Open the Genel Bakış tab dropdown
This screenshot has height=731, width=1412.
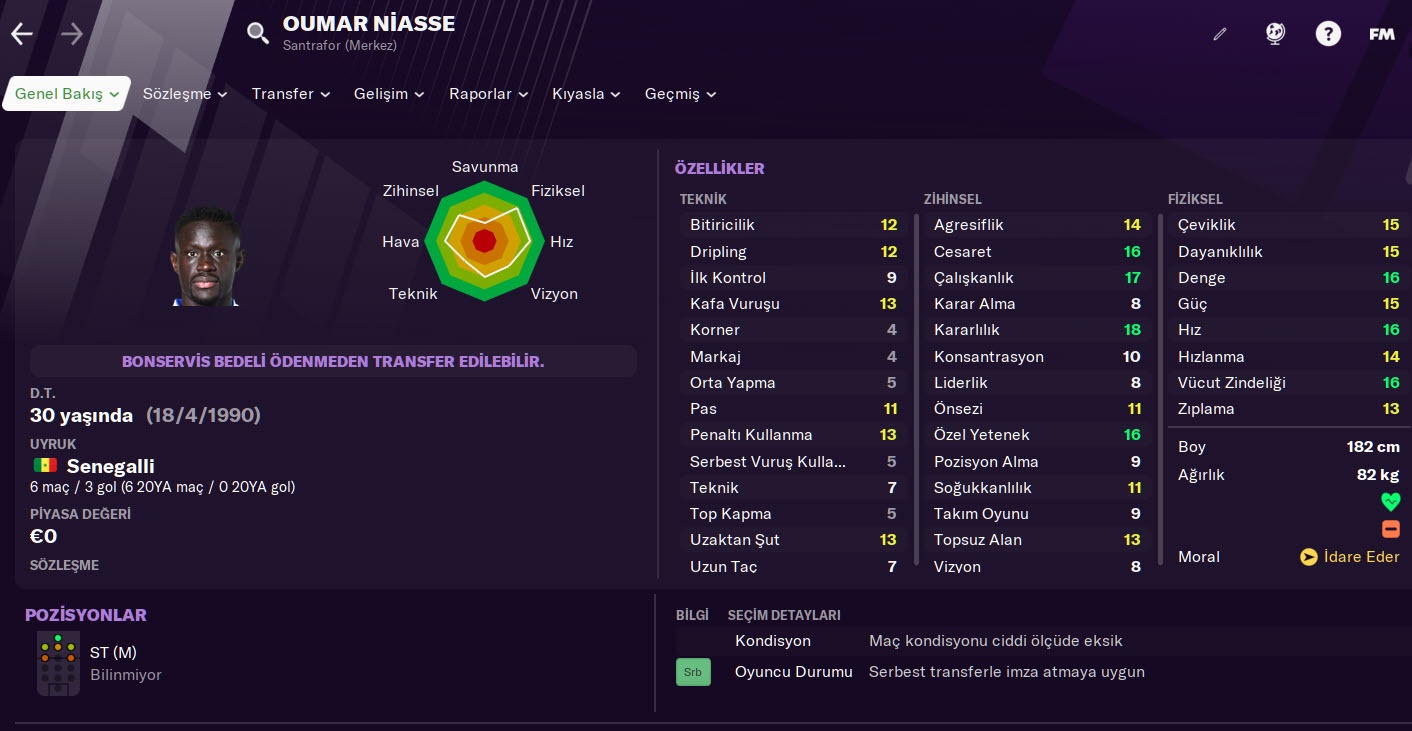point(67,94)
